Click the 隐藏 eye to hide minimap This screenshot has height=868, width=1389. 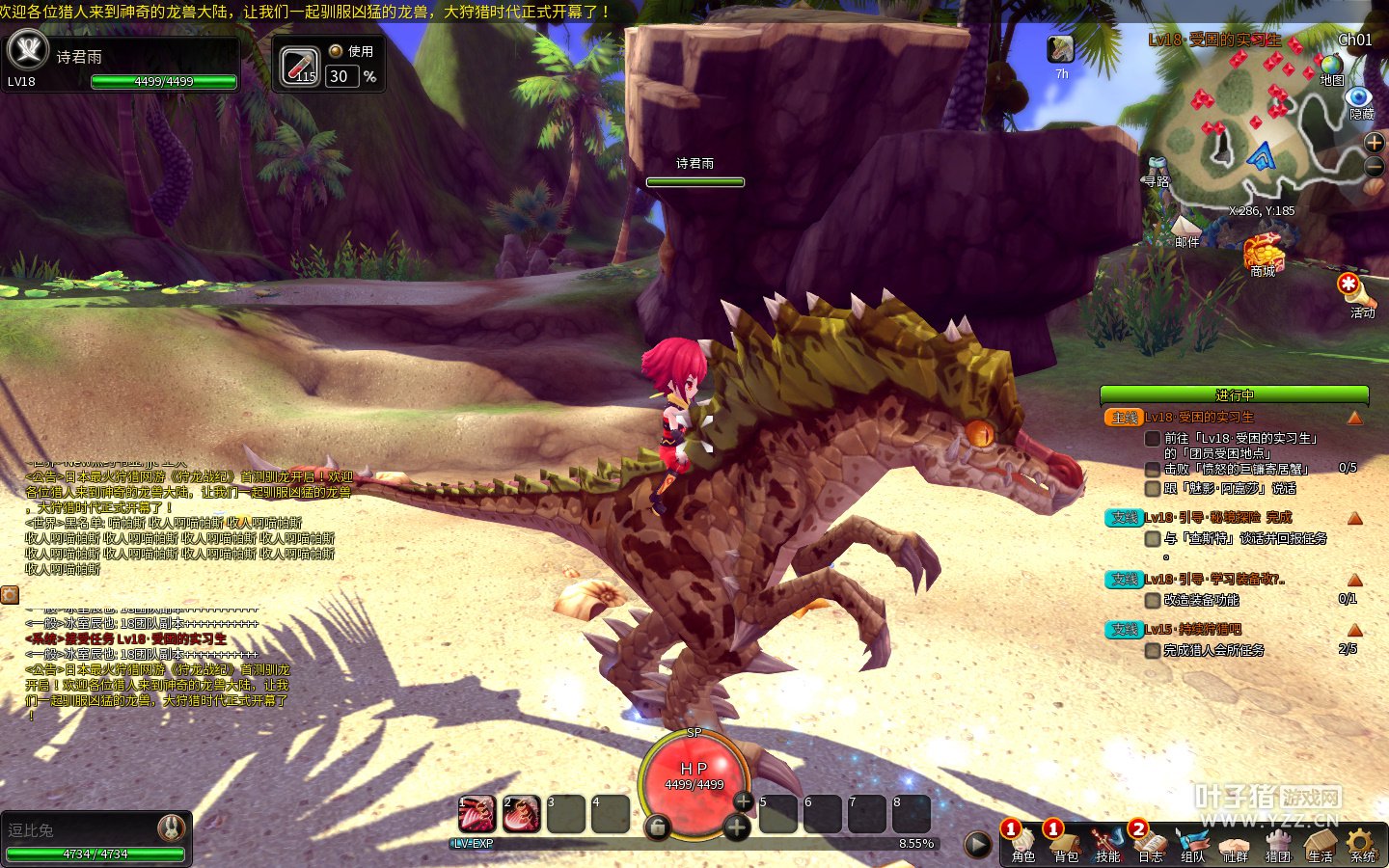[1359, 97]
